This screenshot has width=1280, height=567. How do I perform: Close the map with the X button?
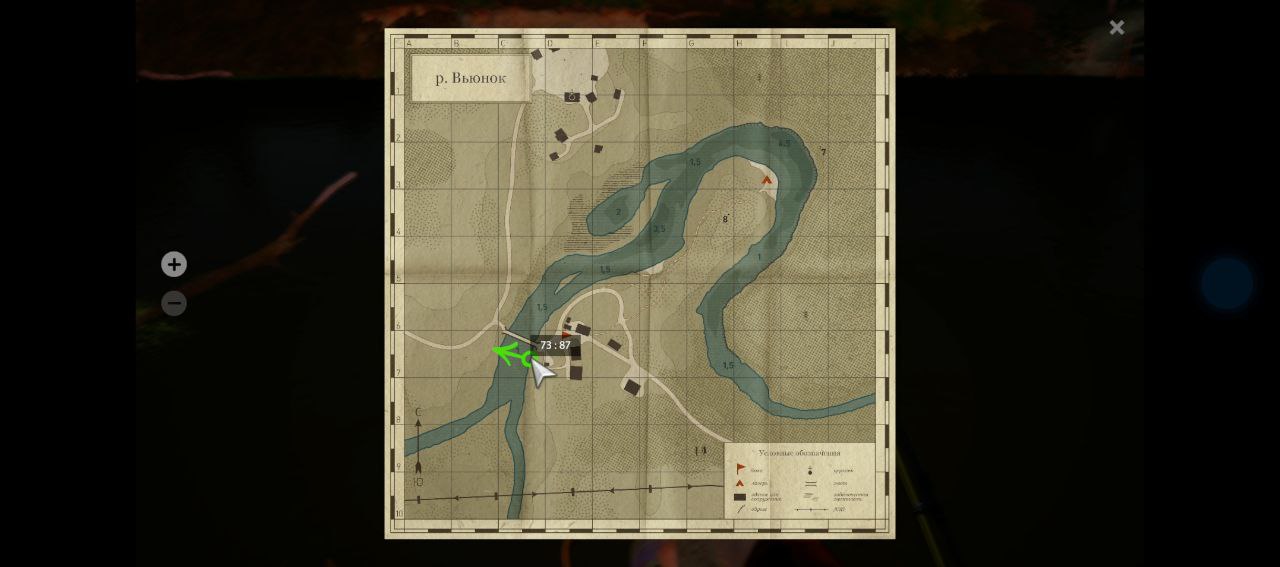pos(1117,28)
